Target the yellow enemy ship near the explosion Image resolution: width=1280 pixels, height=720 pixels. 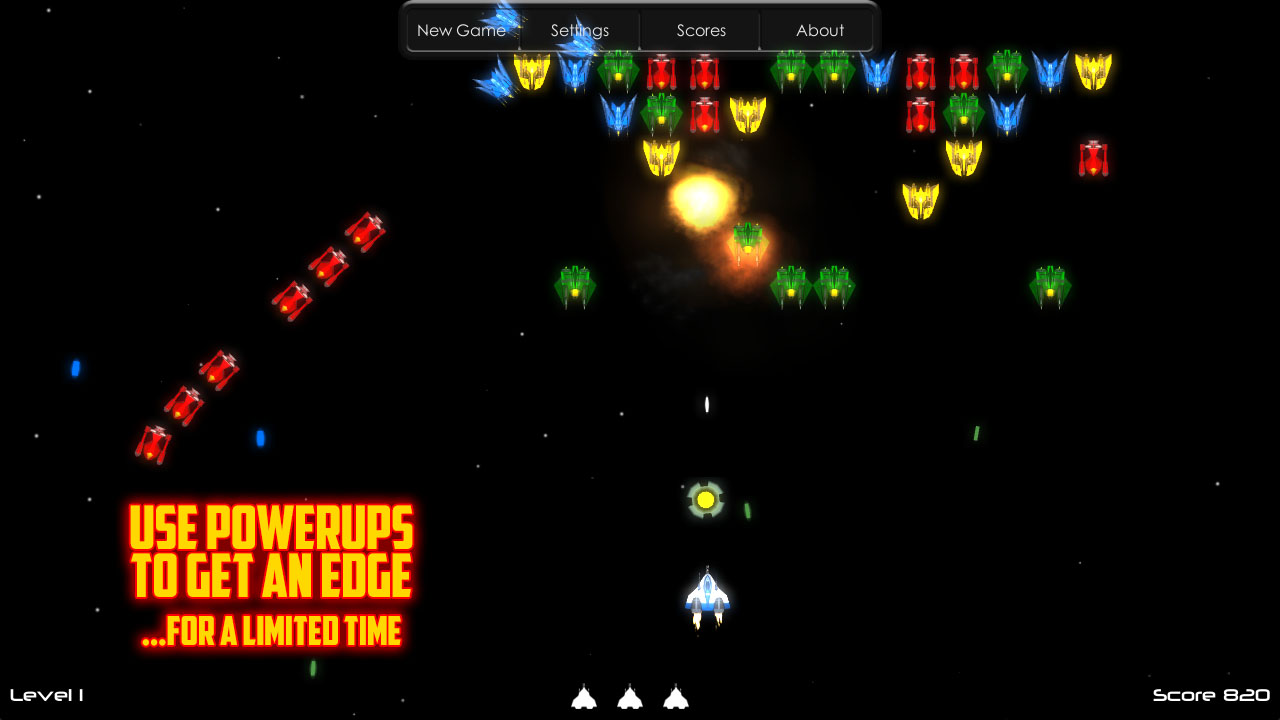662,157
